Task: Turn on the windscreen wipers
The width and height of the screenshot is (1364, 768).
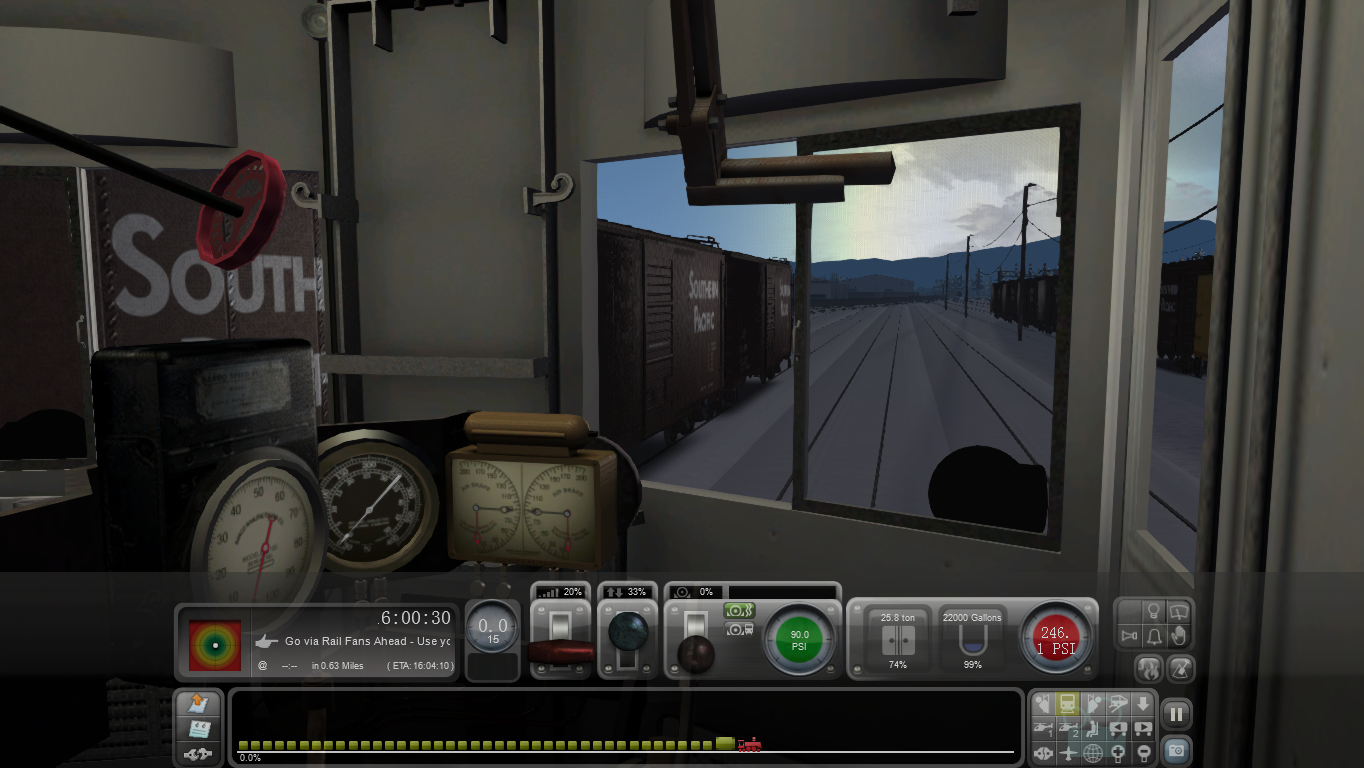Action: click(x=1179, y=610)
